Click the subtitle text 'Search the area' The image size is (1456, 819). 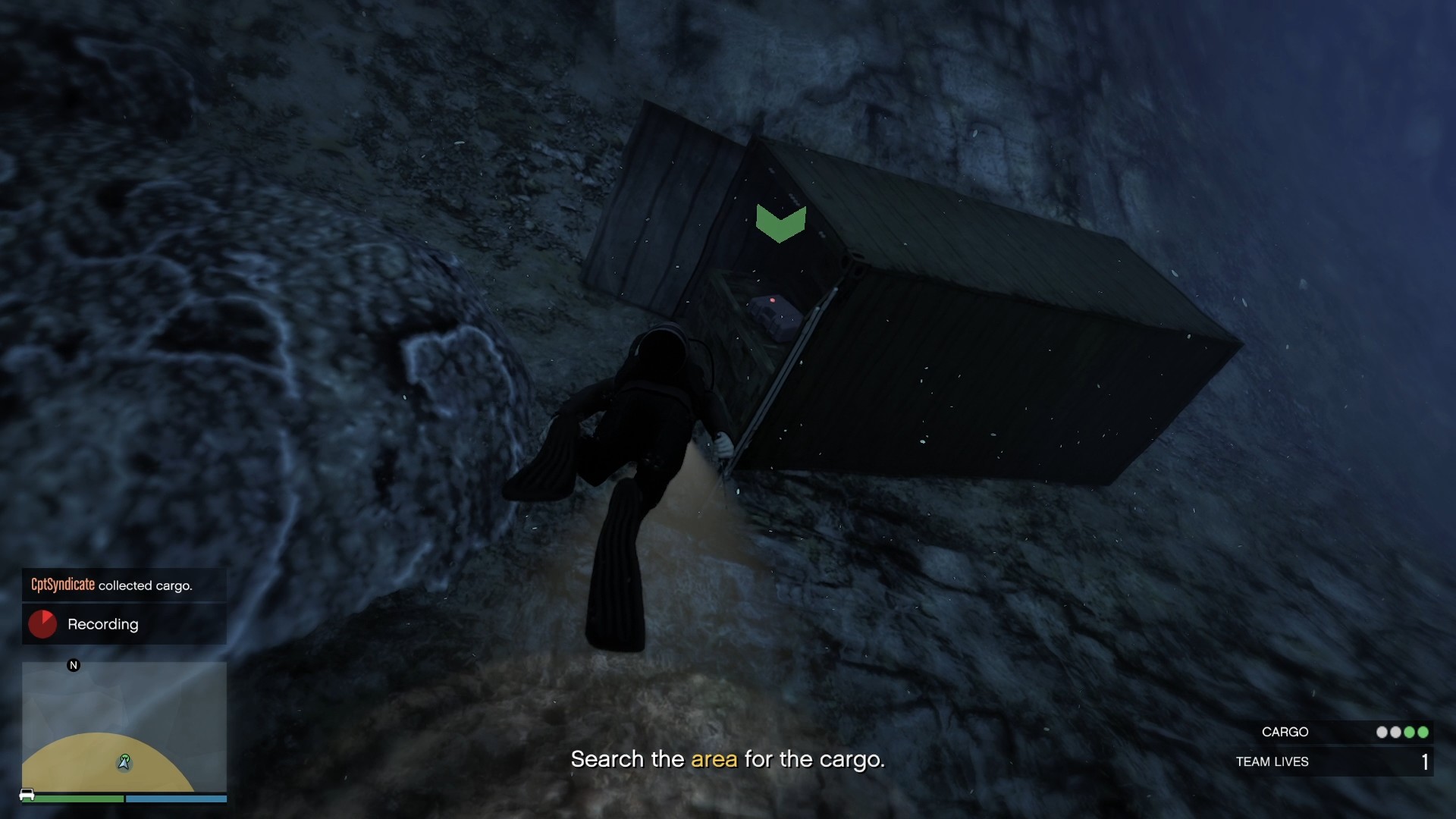click(x=654, y=759)
